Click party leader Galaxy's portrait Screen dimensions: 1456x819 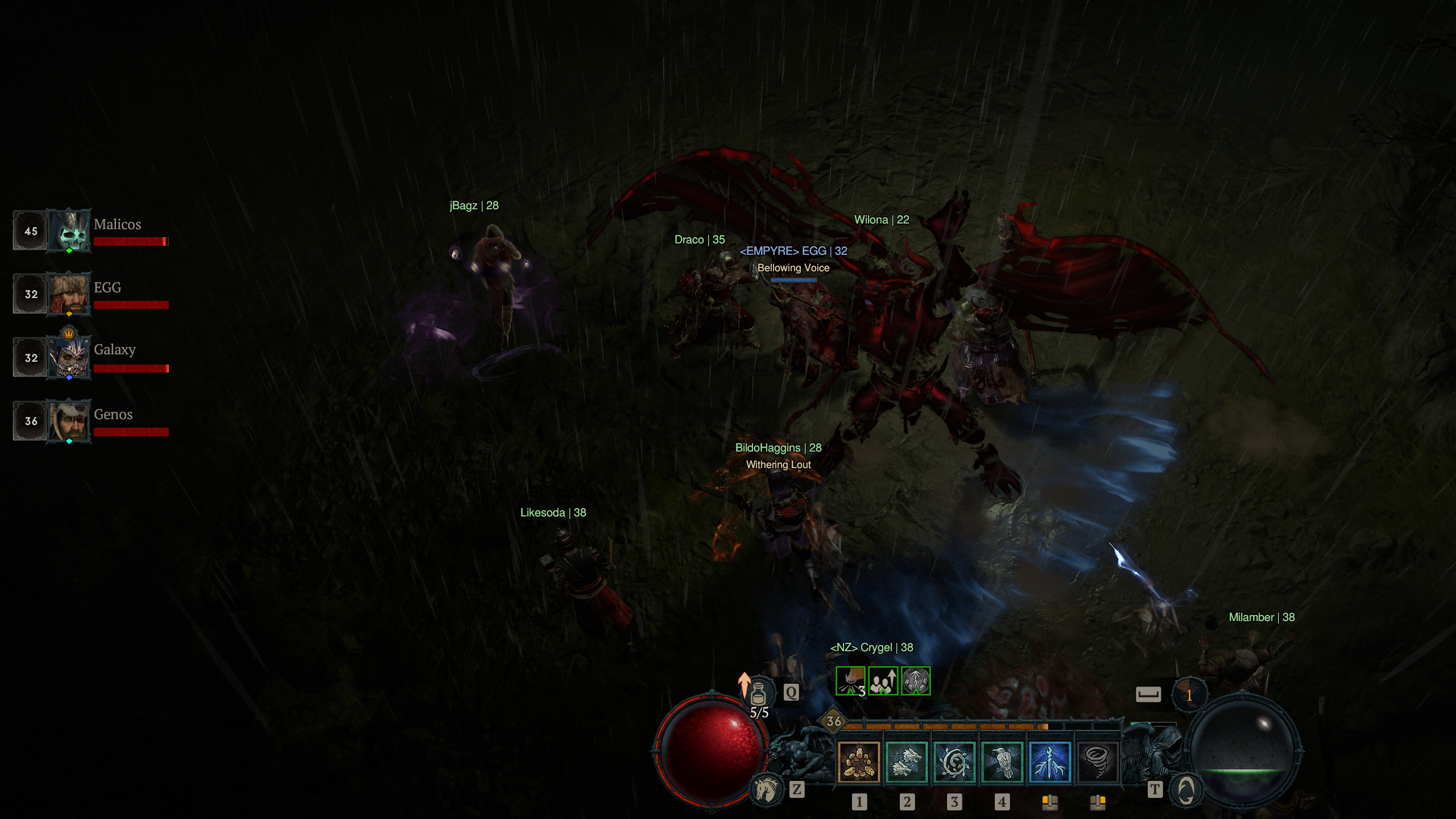coord(69,357)
